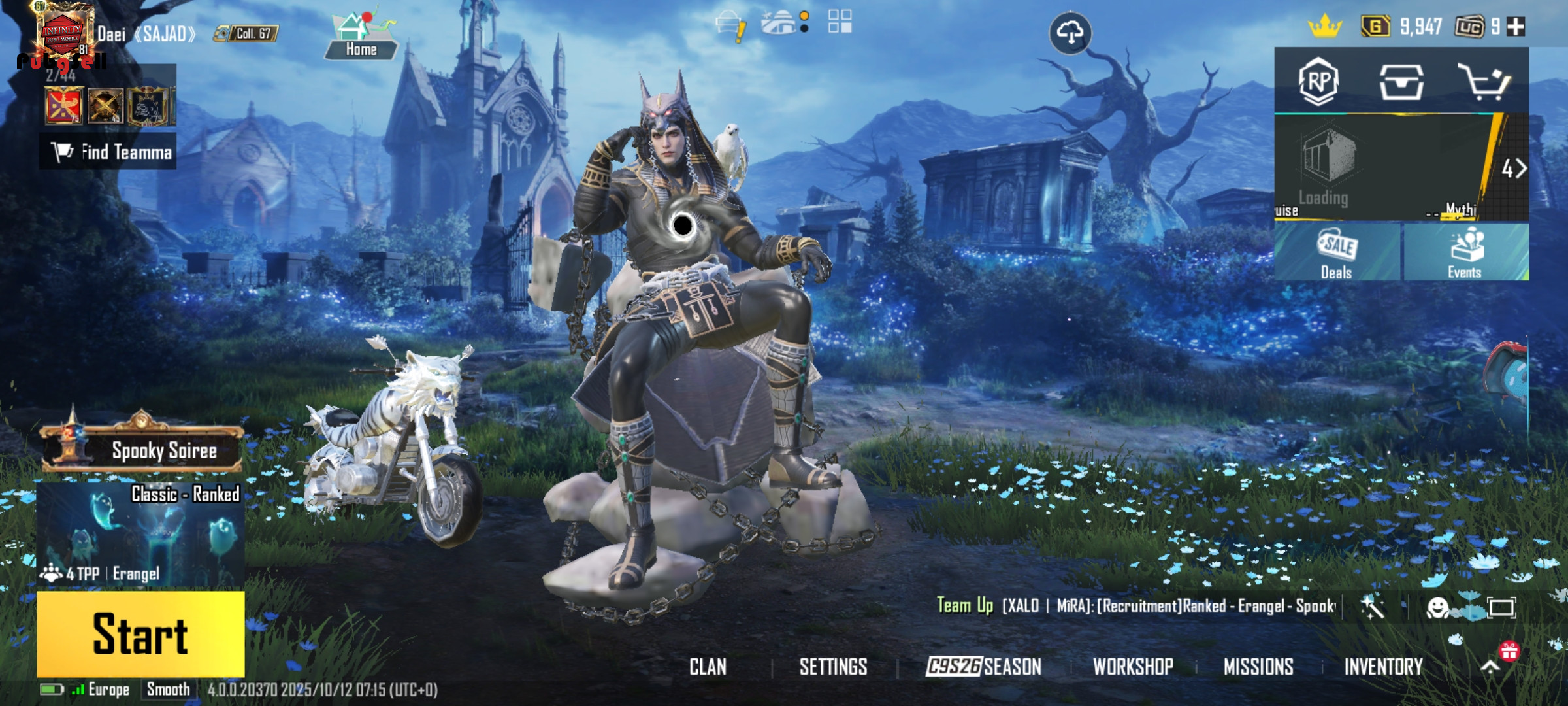Open the Classic - Ranked mode selector
Image resolution: width=1568 pixels, height=706 pixels.
[140, 534]
